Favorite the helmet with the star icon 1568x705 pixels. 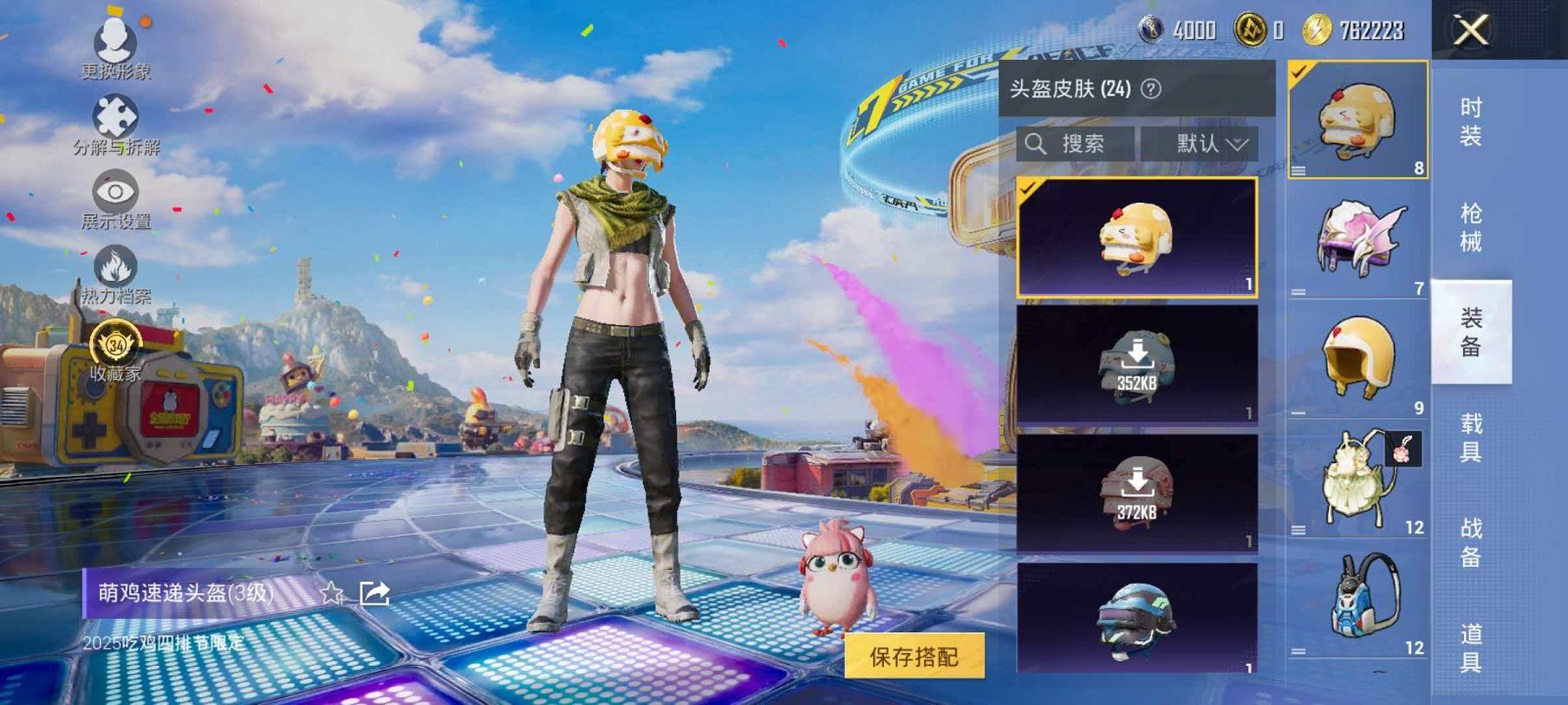[333, 593]
